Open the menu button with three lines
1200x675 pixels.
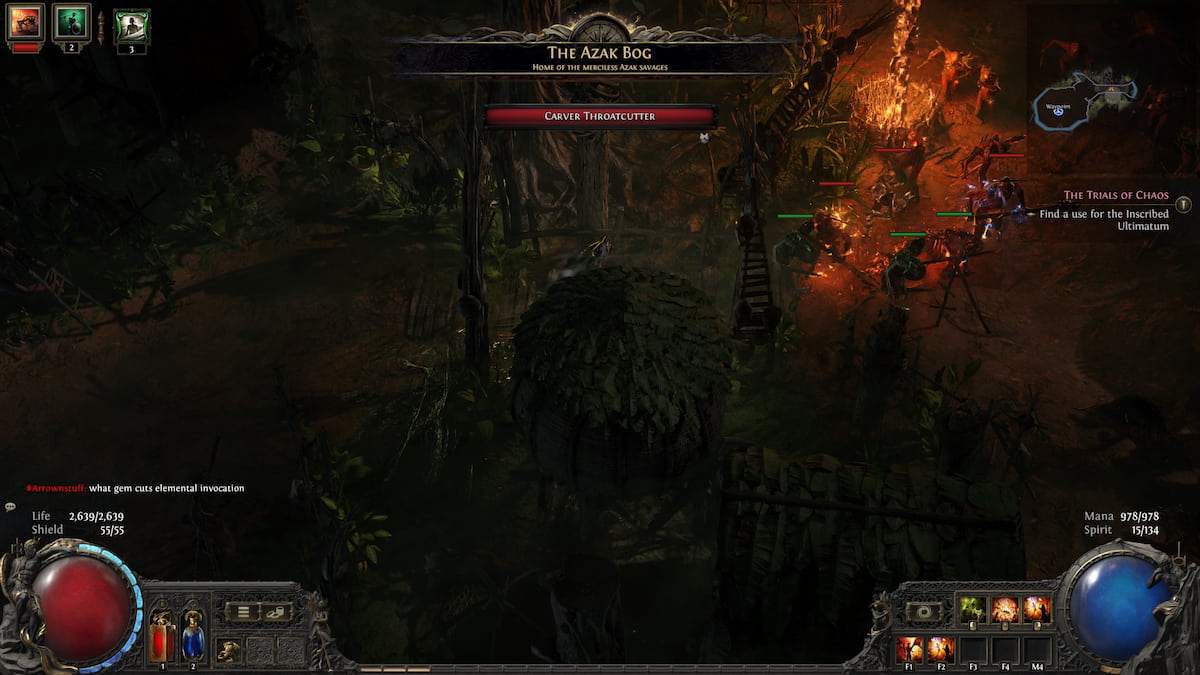point(243,612)
